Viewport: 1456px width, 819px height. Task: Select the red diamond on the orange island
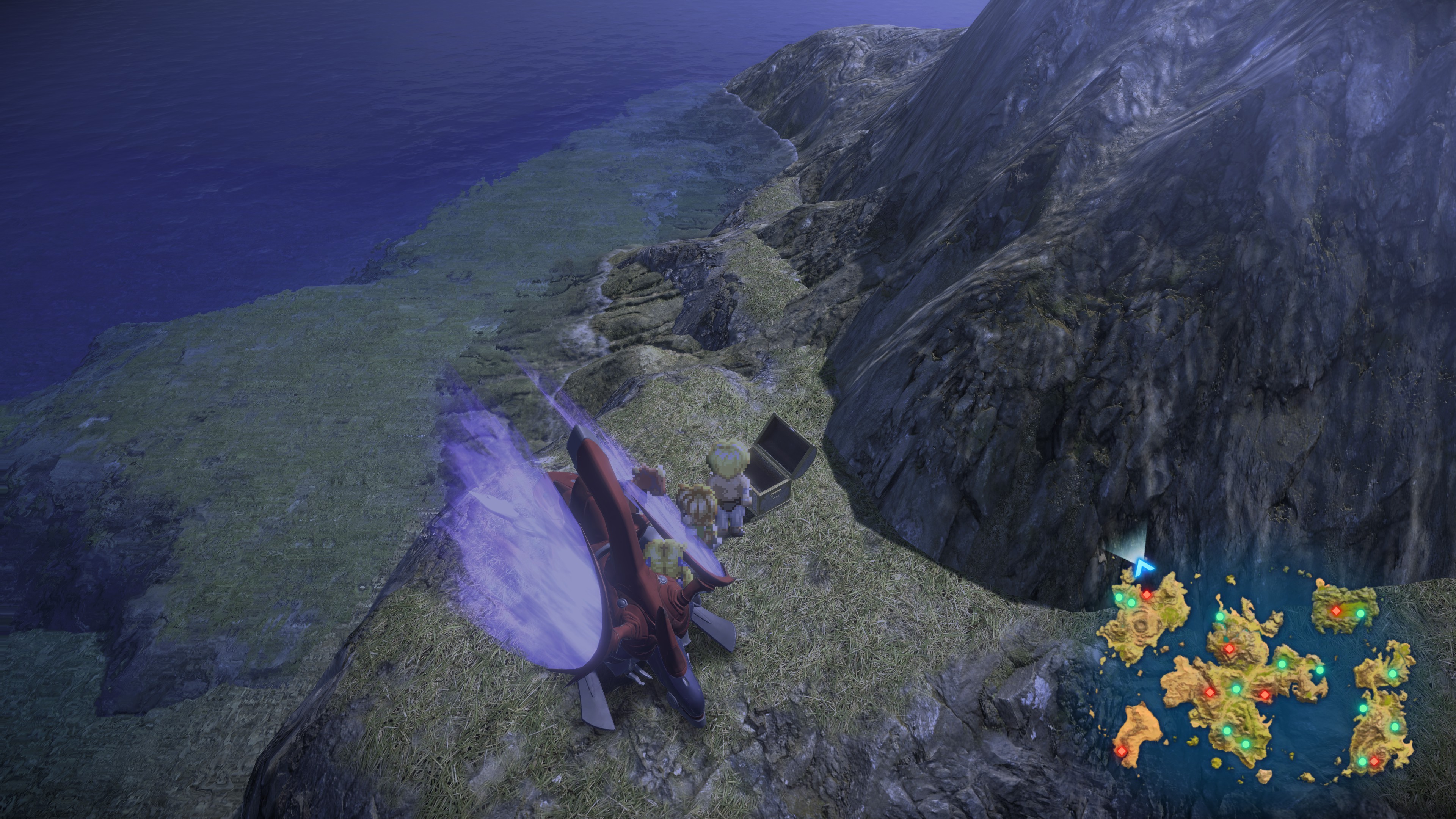pyautogui.click(x=1121, y=751)
